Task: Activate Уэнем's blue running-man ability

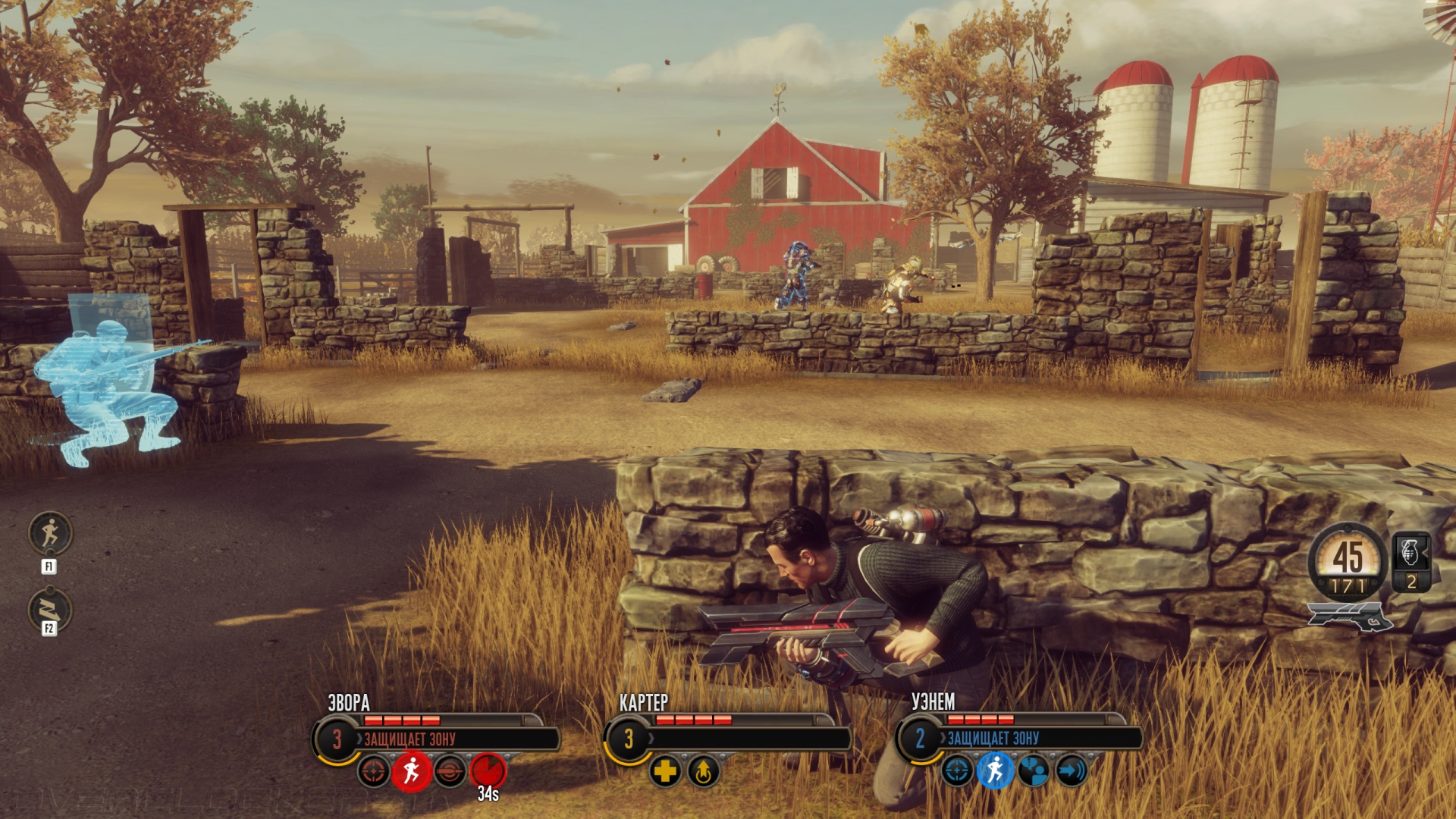Action: click(995, 771)
